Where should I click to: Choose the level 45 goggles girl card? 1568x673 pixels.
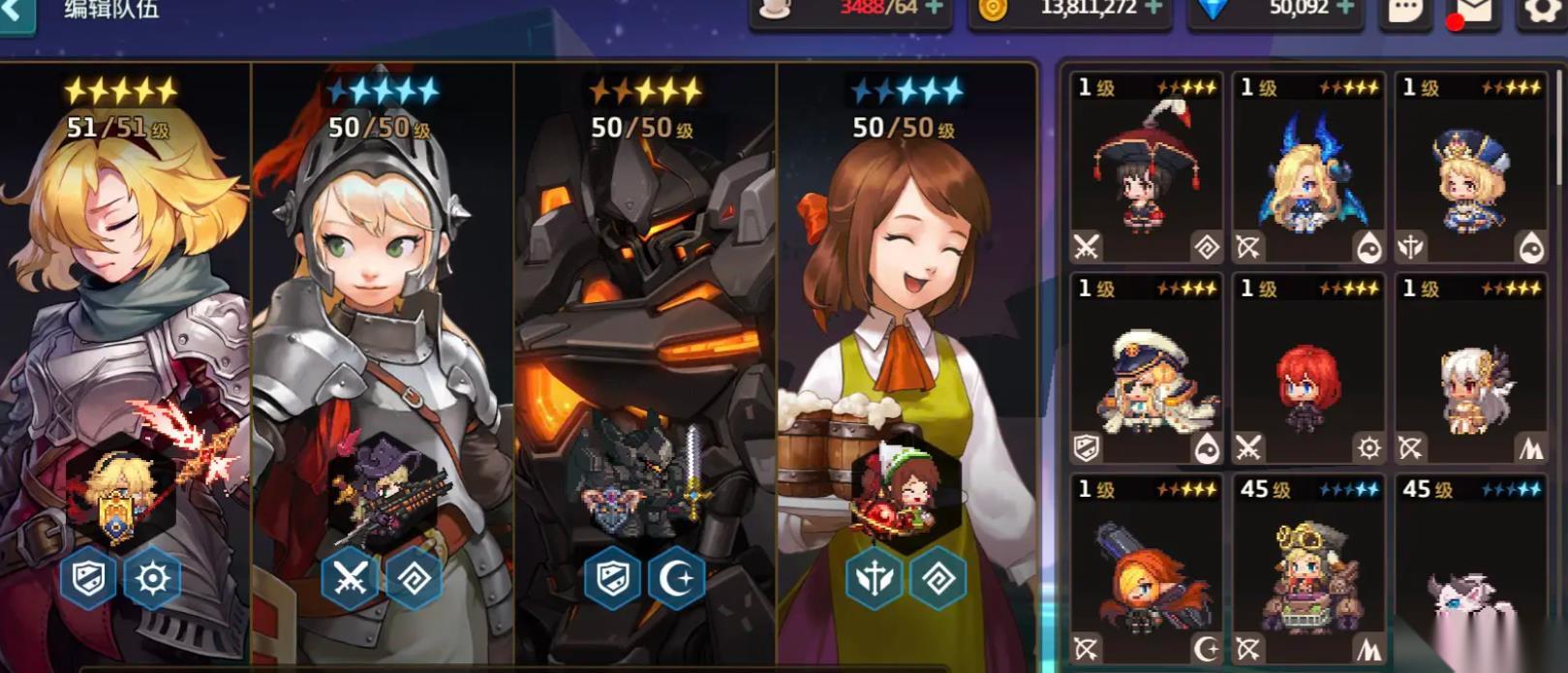[1307, 569]
